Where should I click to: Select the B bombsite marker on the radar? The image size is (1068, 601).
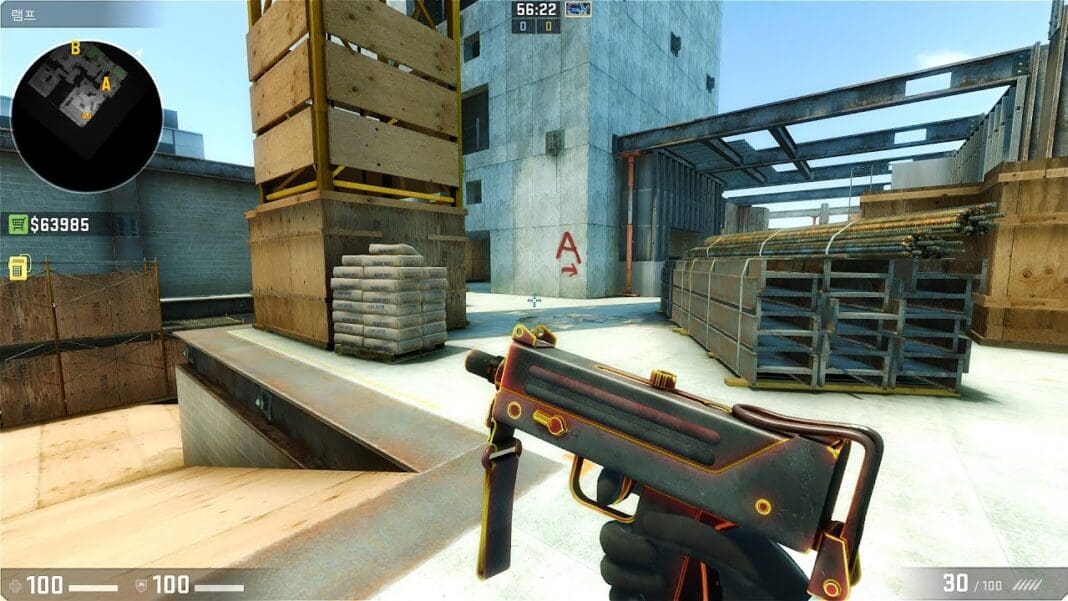75,48
